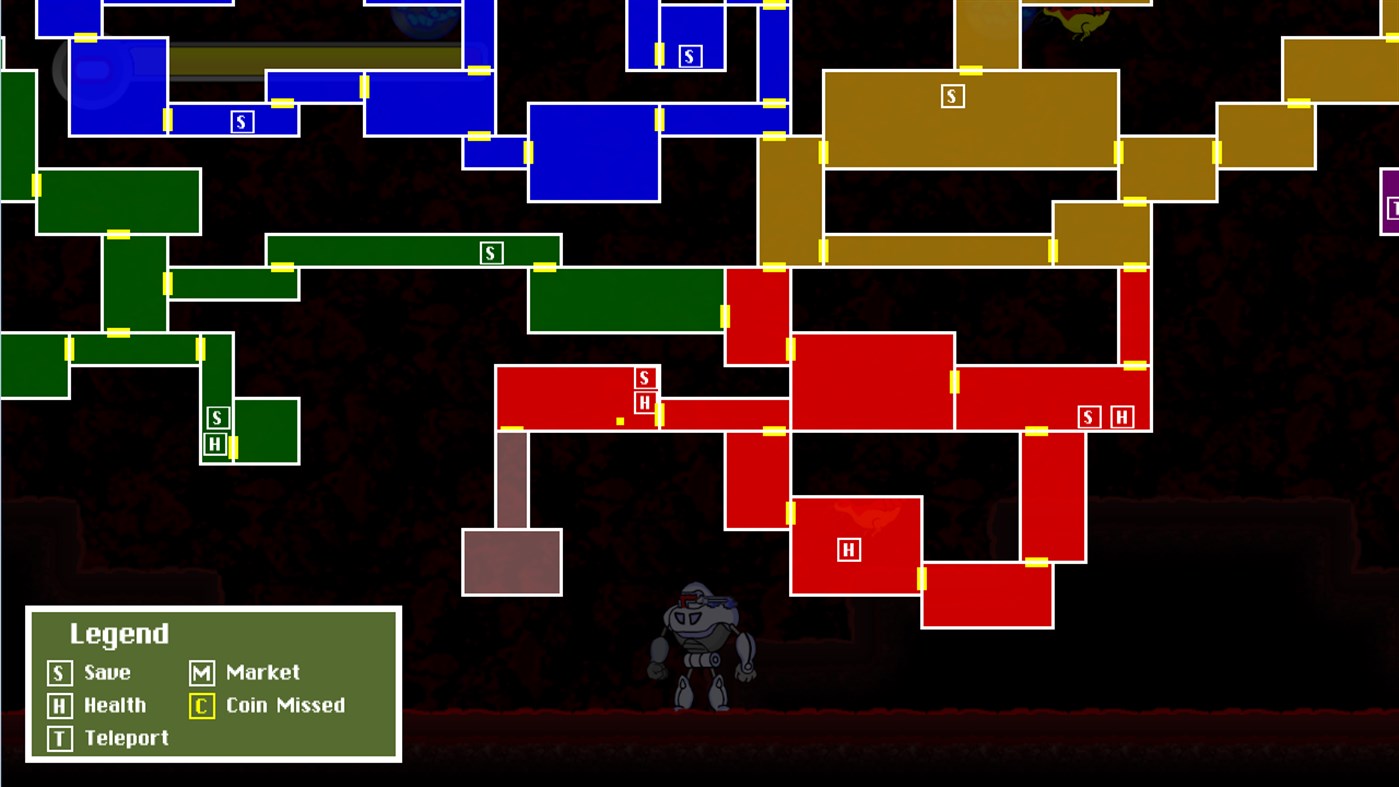This screenshot has width=1399, height=787.
Task: Click the Teleport icon on the far-right purple room
Action: pos(1394,209)
